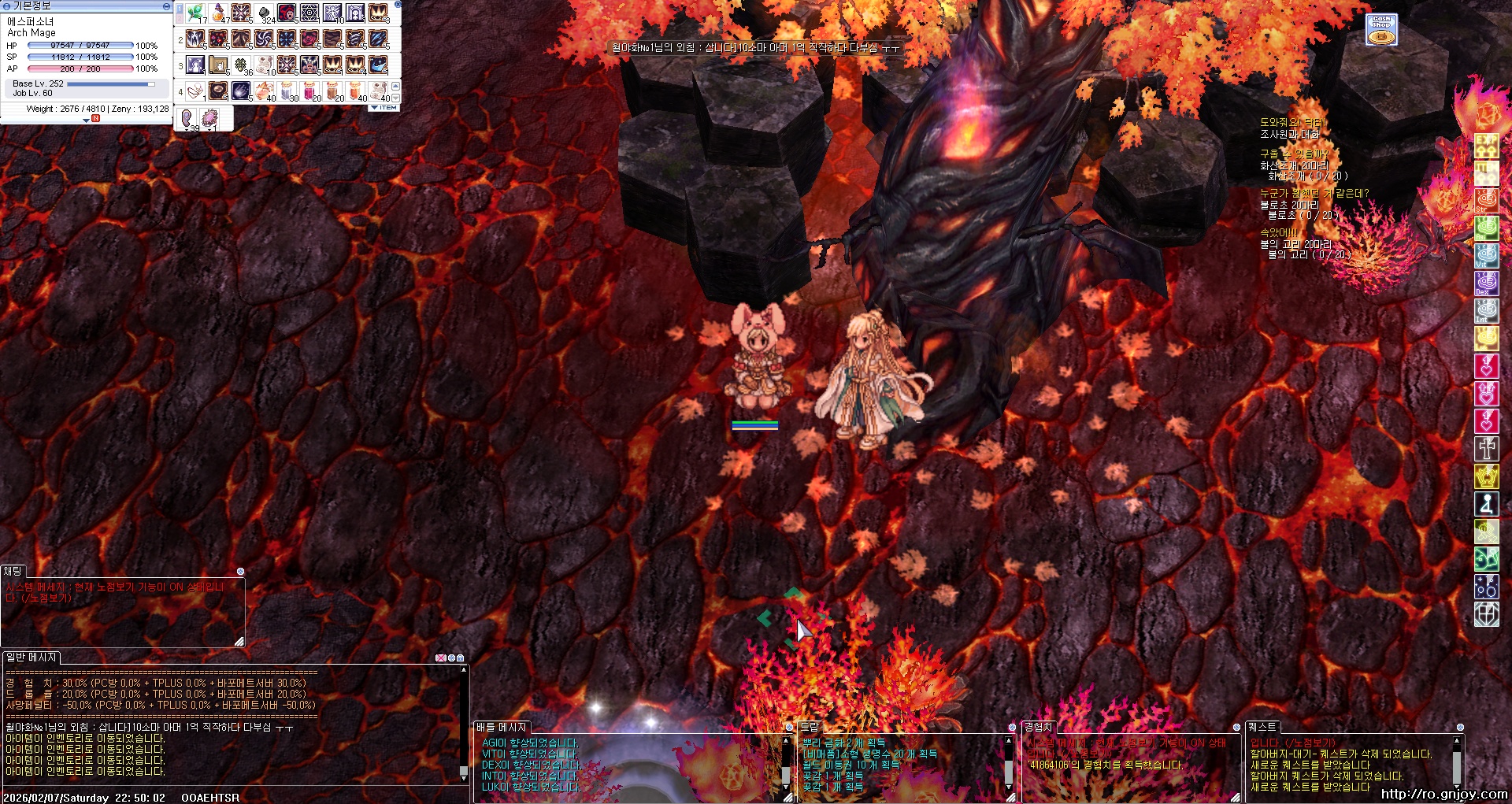Viewport: 1512px width, 804px height.
Task: Cast the red rose skill in row 2
Action: (x=310, y=39)
